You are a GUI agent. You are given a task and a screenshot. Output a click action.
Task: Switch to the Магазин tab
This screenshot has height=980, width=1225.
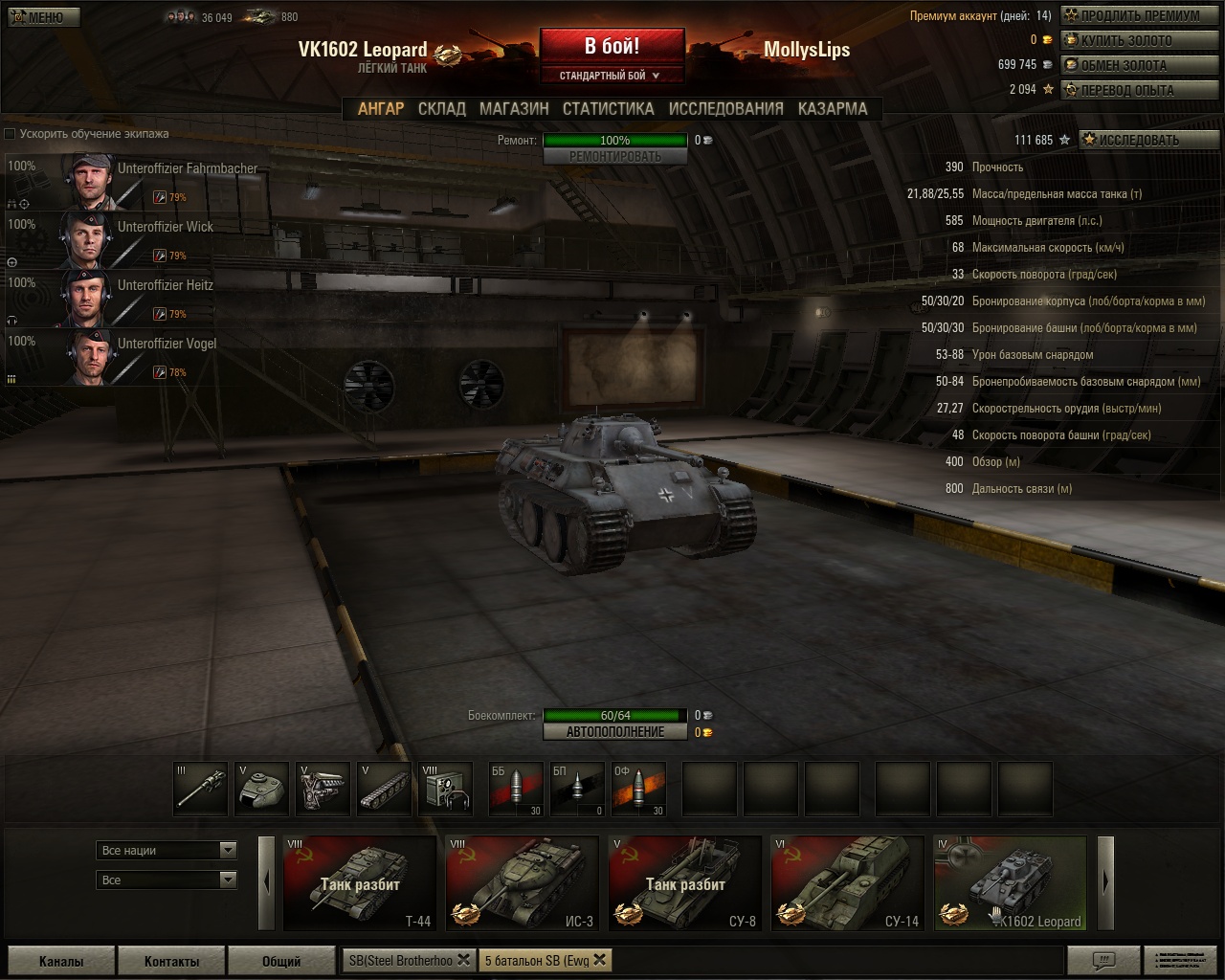[514, 109]
